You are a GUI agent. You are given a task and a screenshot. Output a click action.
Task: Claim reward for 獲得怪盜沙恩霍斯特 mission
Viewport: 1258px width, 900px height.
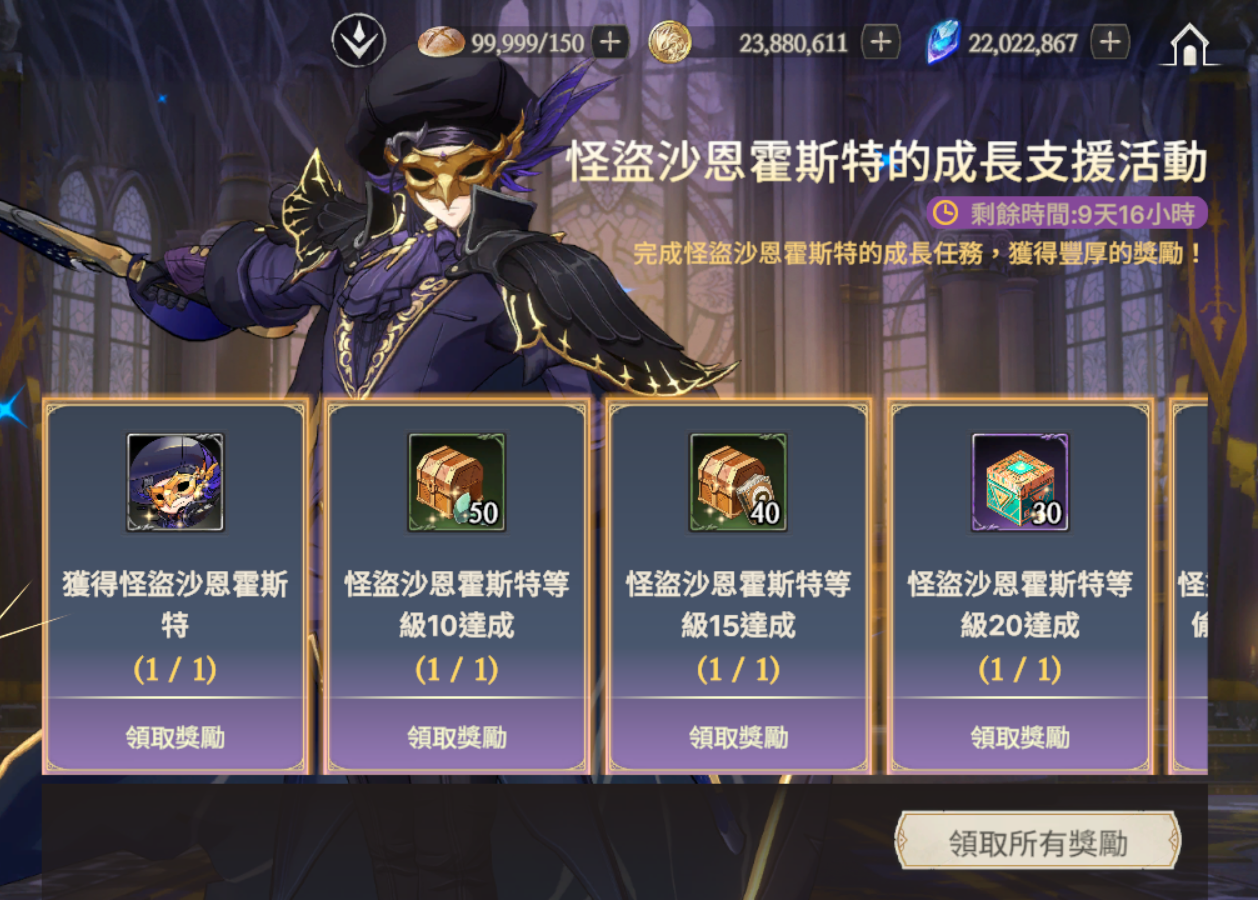tap(175, 737)
